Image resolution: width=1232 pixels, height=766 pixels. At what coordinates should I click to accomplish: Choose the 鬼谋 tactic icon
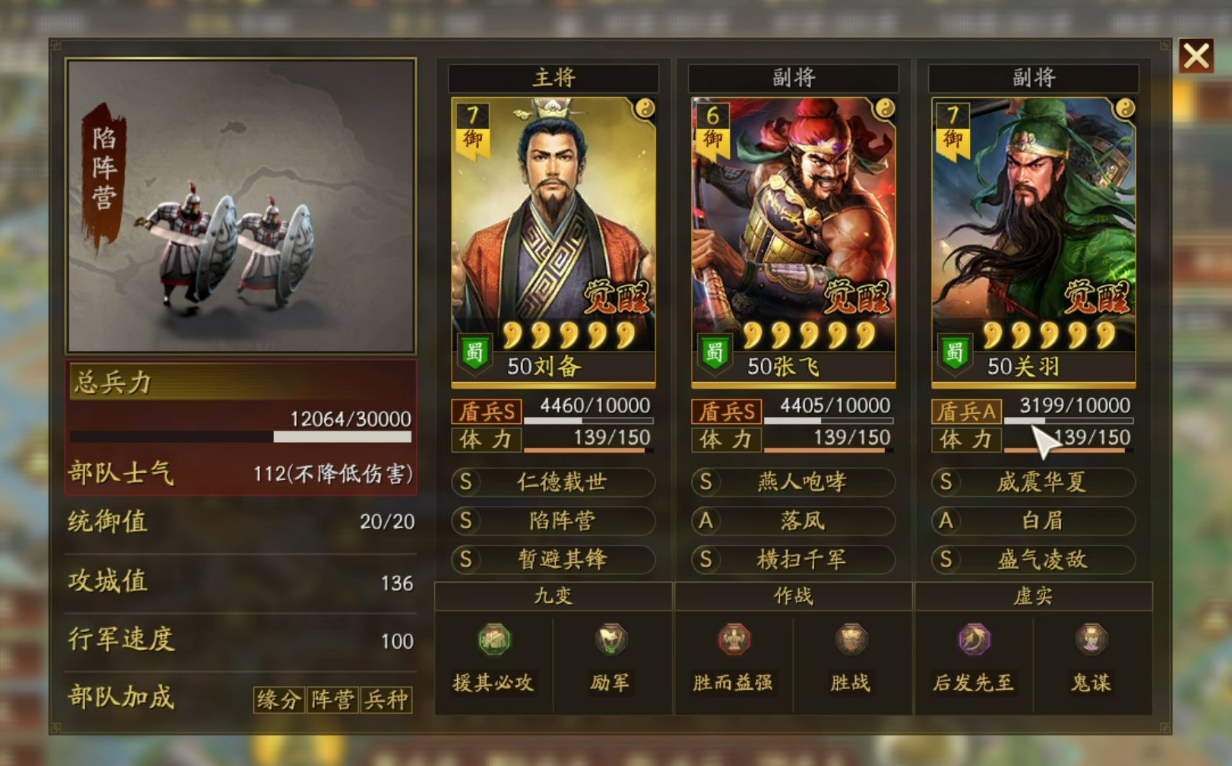(1090, 639)
